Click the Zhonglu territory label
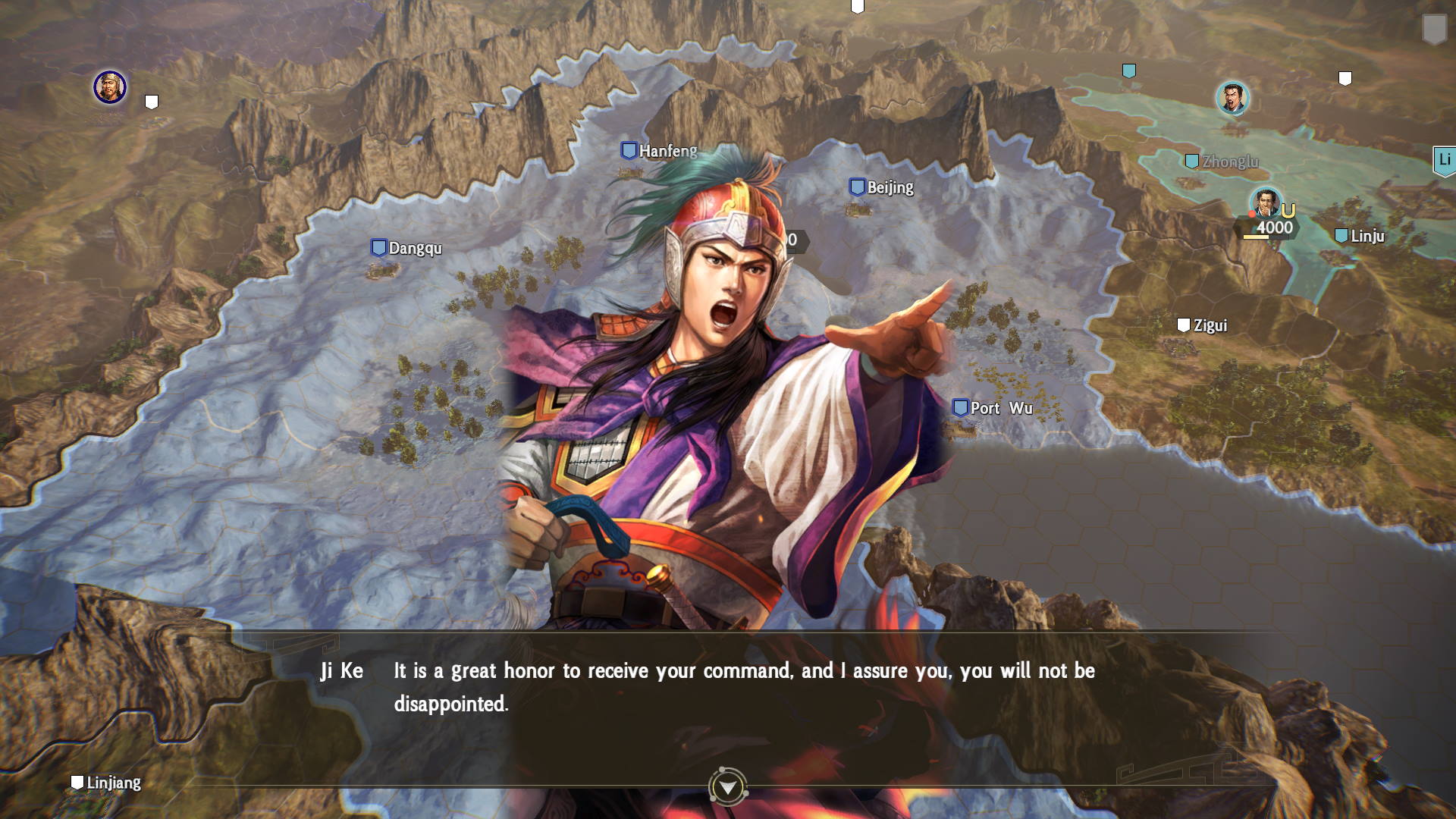Image resolution: width=1456 pixels, height=819 pixels. click(1228, 161)
